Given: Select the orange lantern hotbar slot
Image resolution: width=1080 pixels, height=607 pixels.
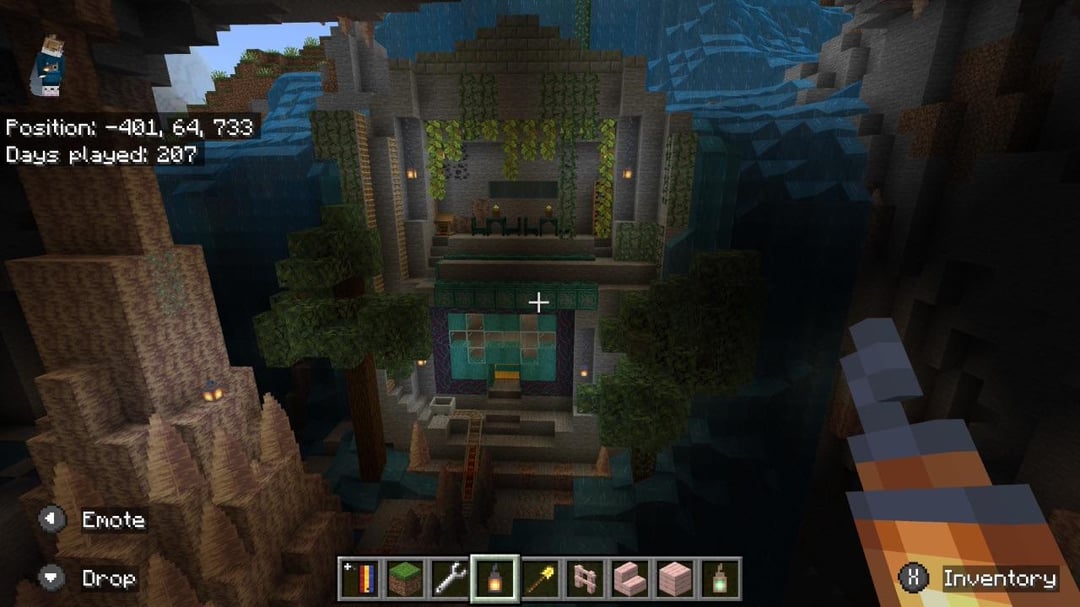Looking at the screenshot, I should click(x=495, y=577).
